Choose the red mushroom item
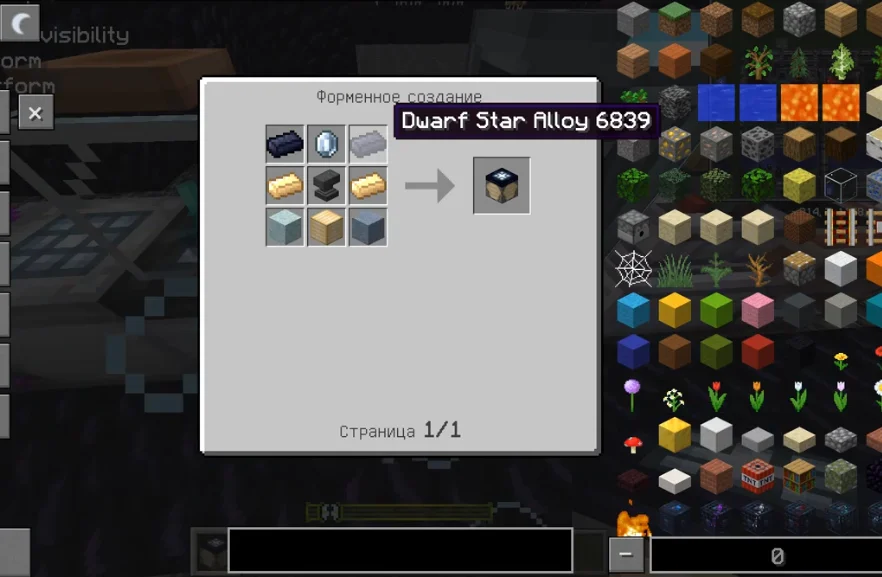 pyautogui.click(x=634, y=444)
